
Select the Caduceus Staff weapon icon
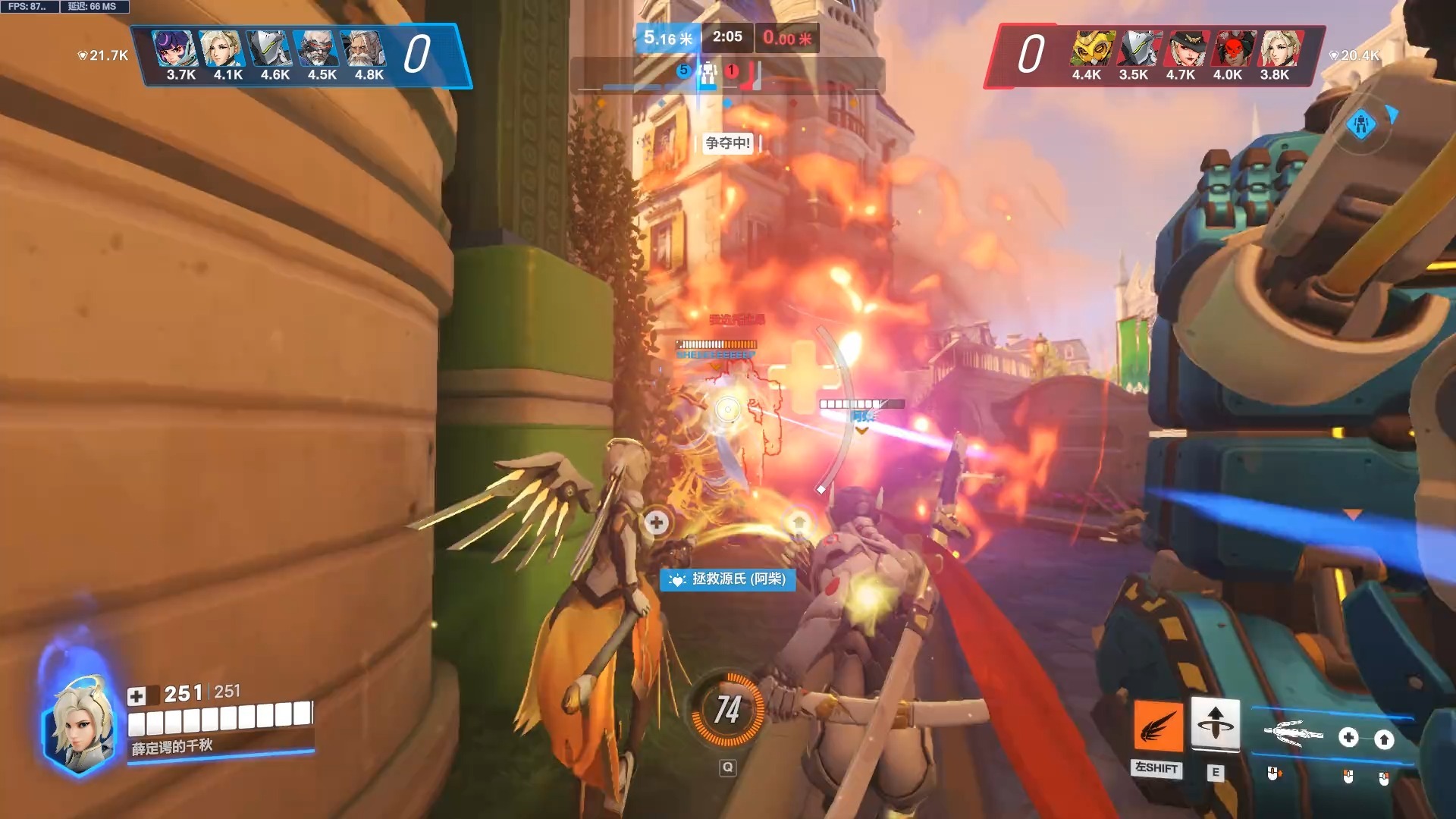[x=1292, y=734]
